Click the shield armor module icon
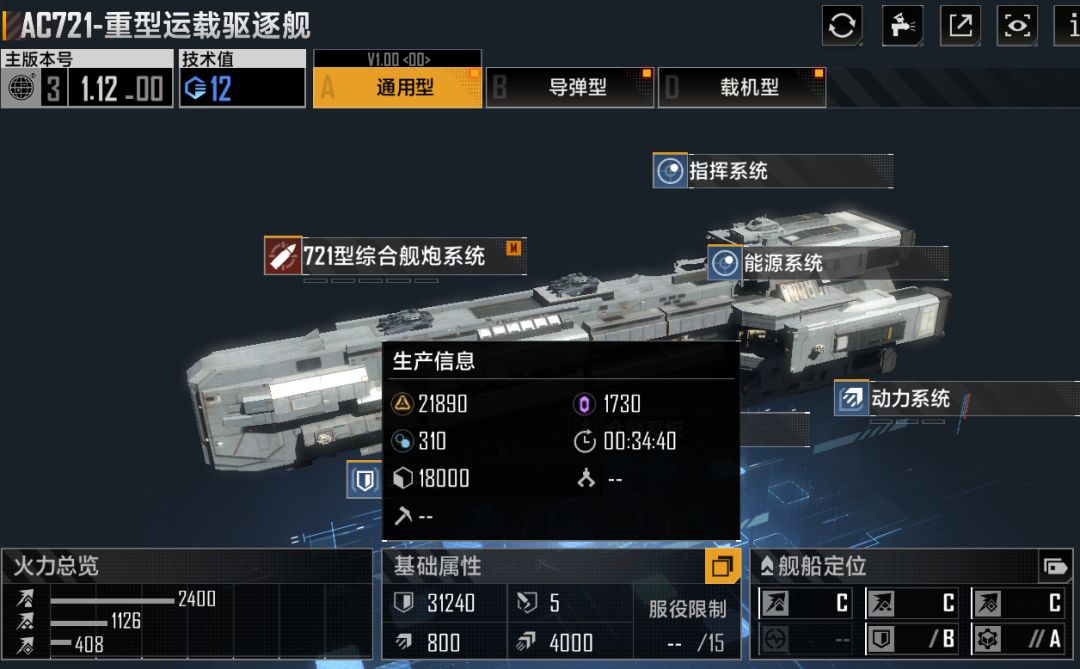The image size is (1080, 669). (x=365, y=480)
